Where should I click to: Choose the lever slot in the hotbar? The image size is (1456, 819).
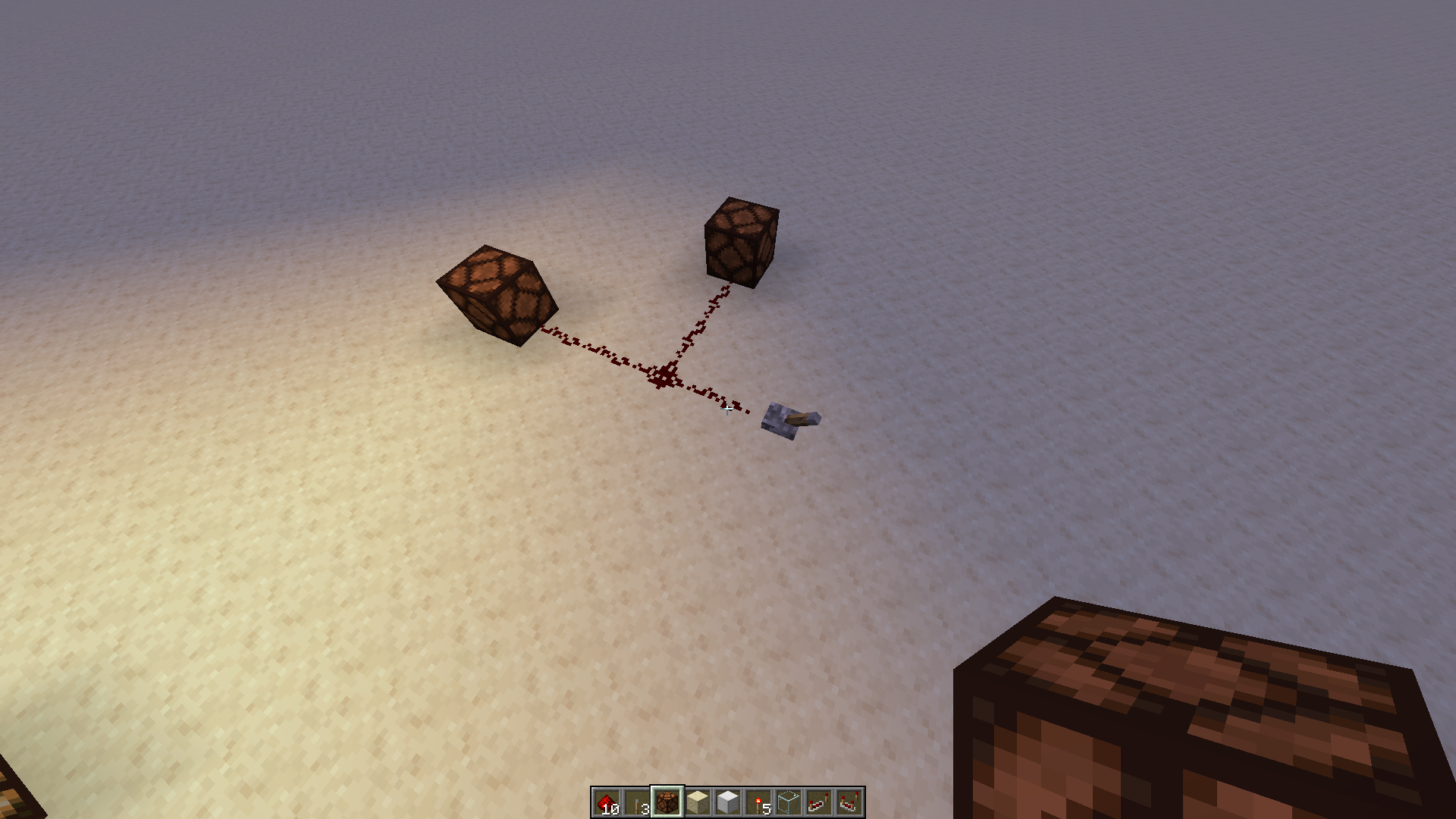click(x=637, y=802)
